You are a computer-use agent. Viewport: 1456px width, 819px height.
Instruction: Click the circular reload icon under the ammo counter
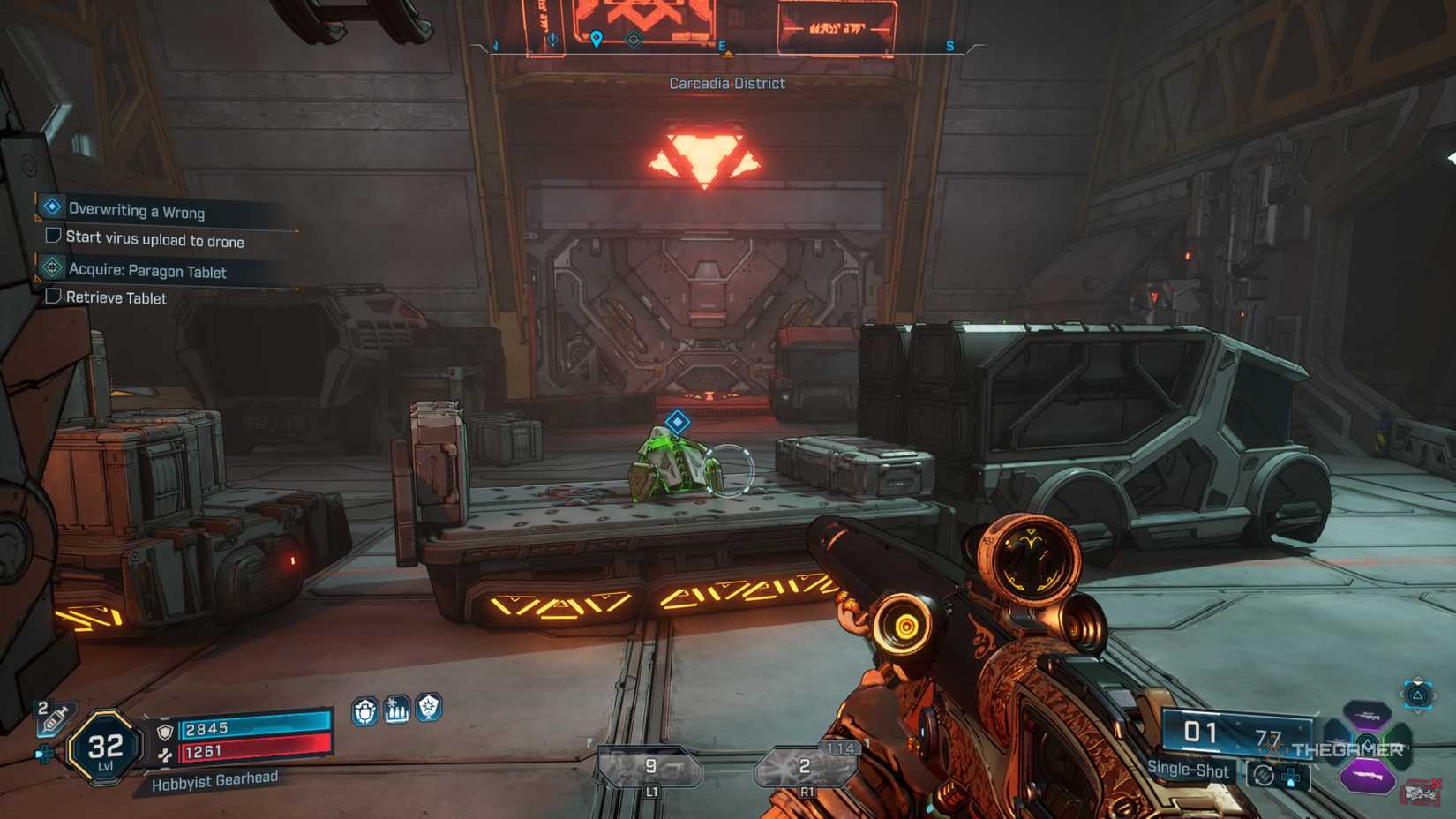click(1264, 775)
